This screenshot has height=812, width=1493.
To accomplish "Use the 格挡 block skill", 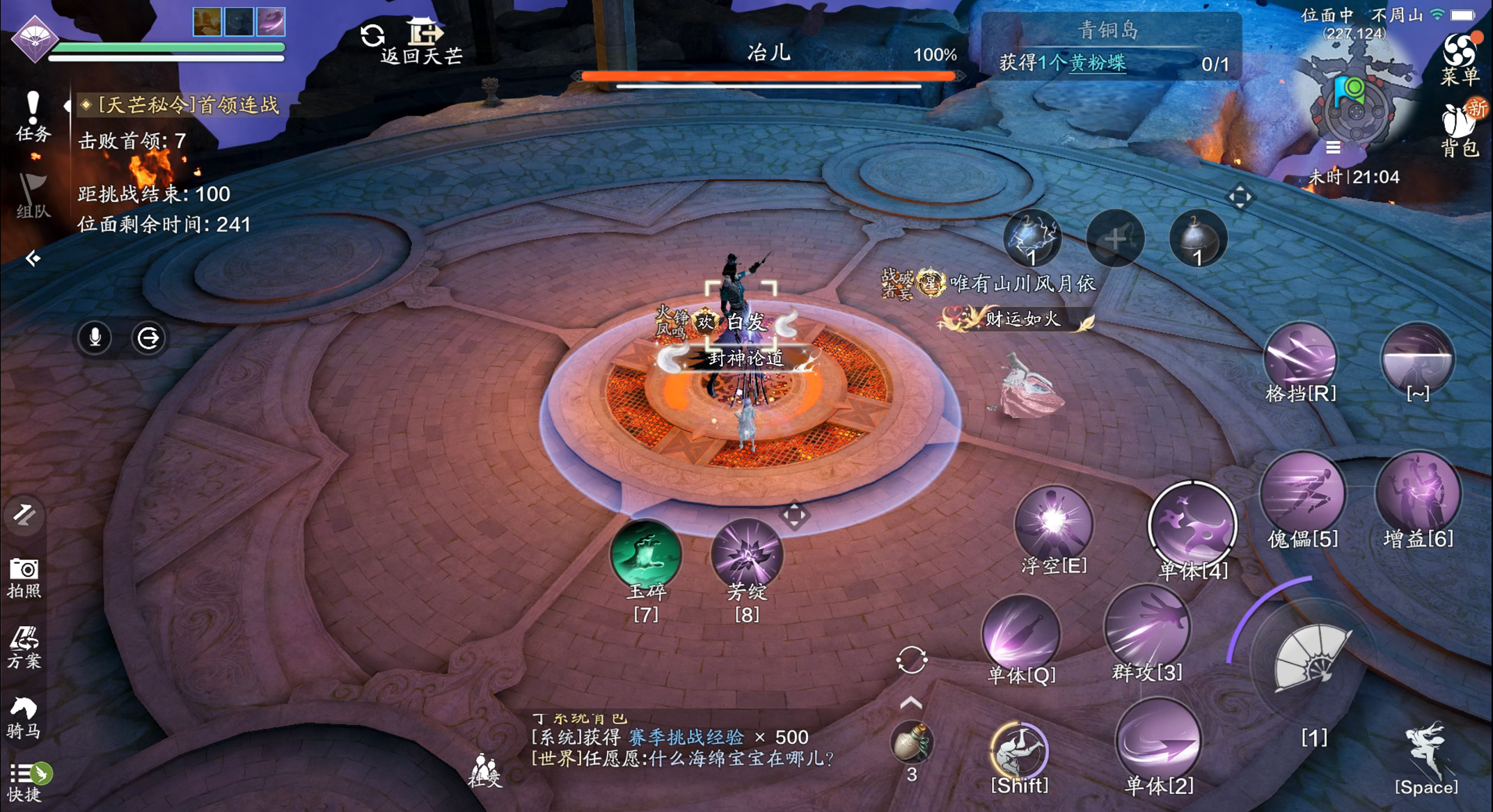I will [x=1300, y=358].
